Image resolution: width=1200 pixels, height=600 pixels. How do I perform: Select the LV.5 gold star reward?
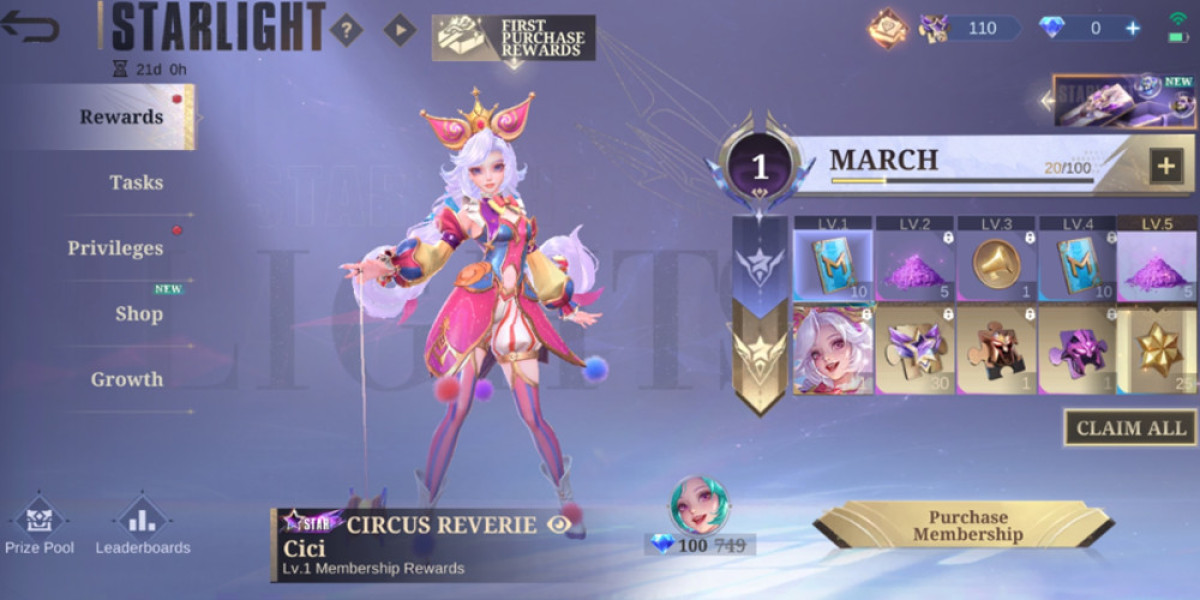point(1157,351)
